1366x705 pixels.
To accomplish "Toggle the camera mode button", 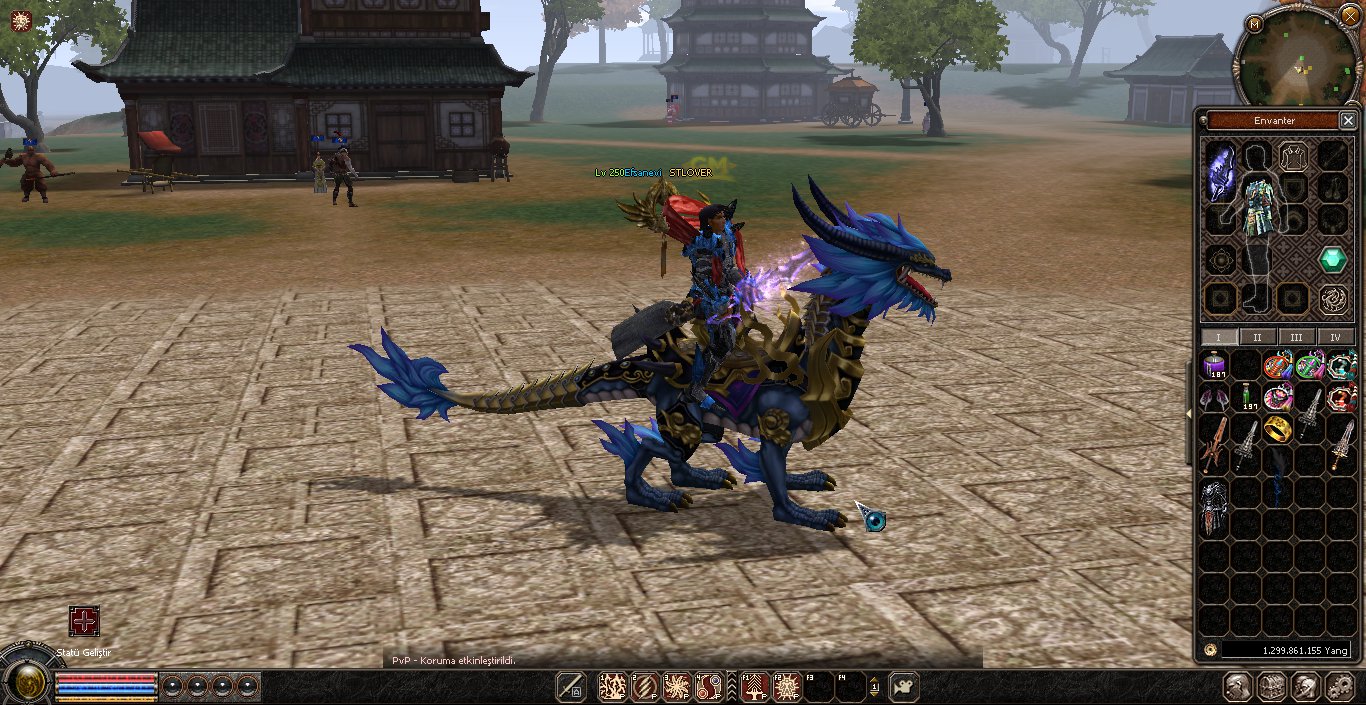I will (x=903, y=686).
